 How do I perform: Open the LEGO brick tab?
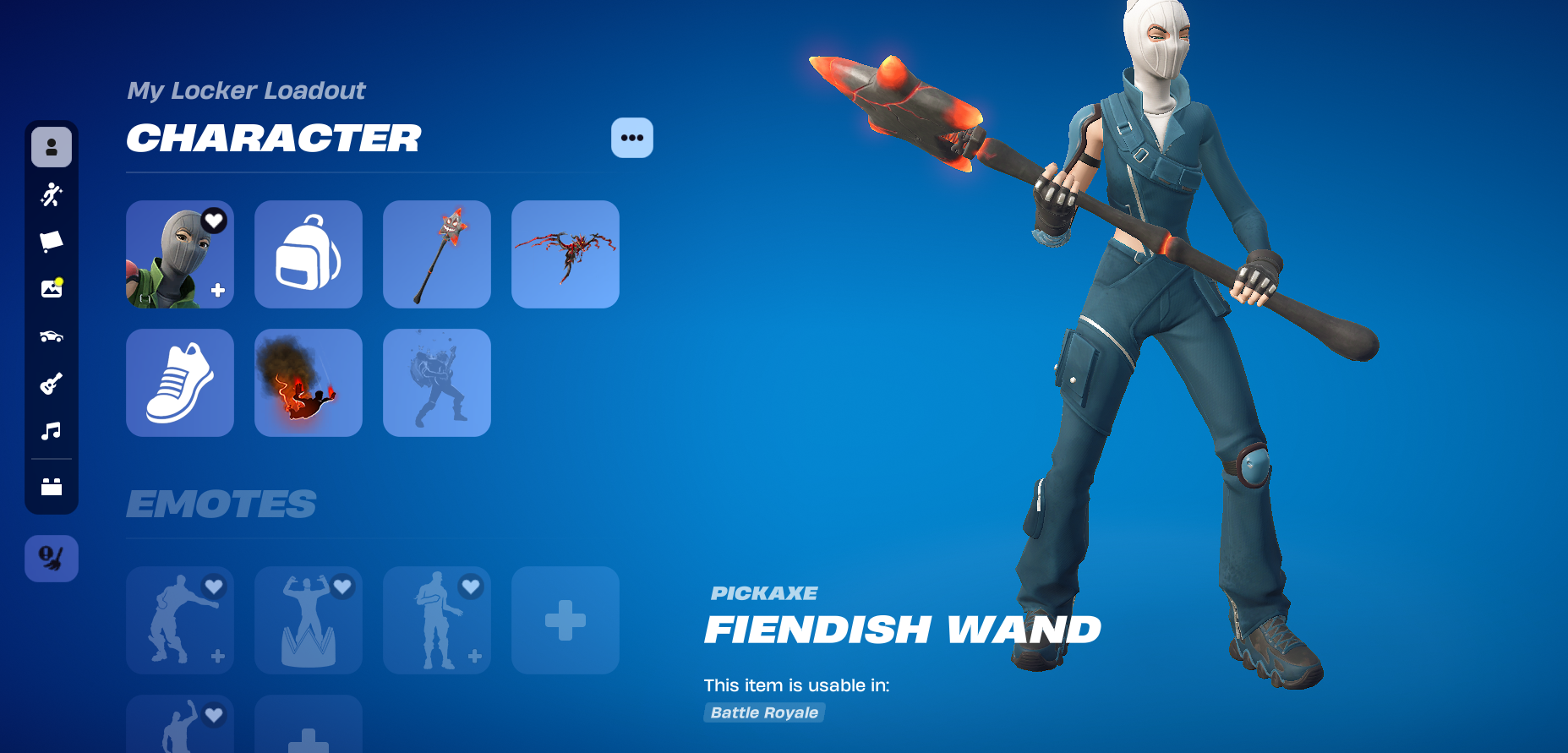(52, 487)
